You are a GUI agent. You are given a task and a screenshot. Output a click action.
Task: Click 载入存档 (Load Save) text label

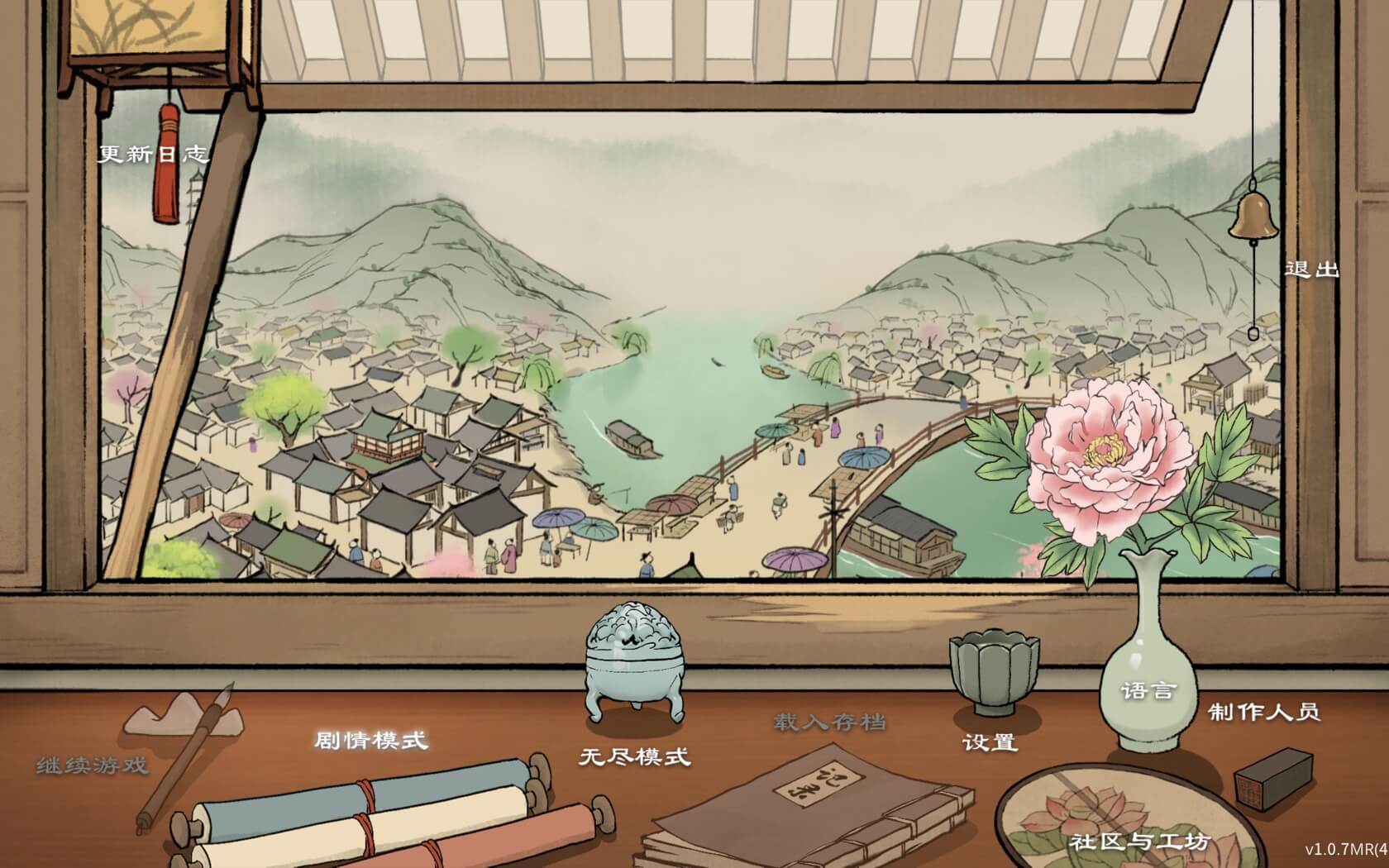pyautogui.click(x=831, y=722)
